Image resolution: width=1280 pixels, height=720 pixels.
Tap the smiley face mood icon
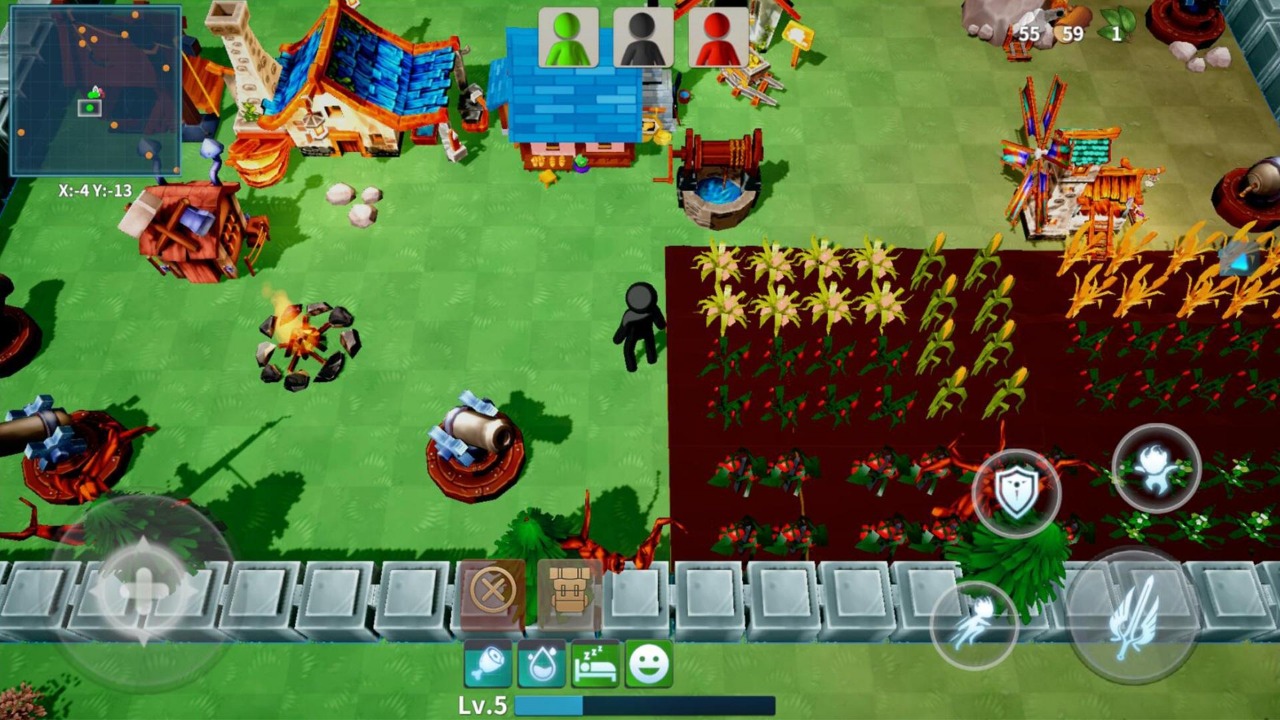[x=648, y=665]
